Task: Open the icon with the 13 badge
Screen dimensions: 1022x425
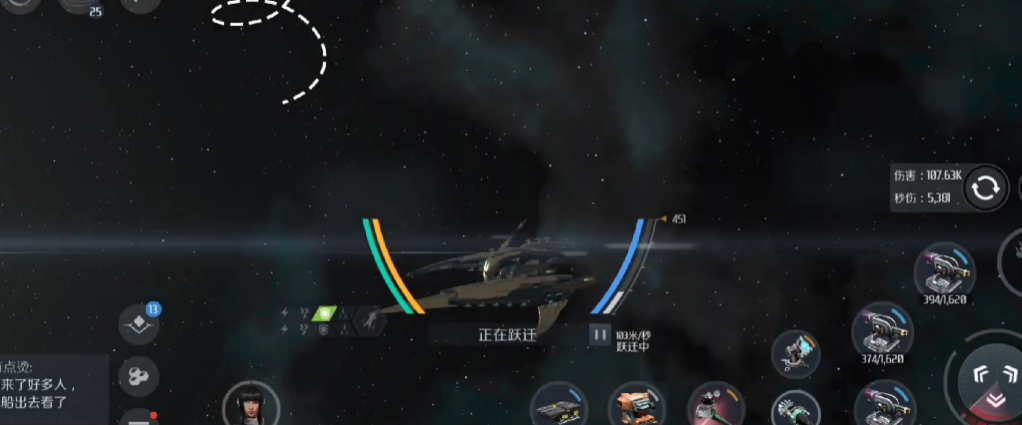Action: (137, 324)
